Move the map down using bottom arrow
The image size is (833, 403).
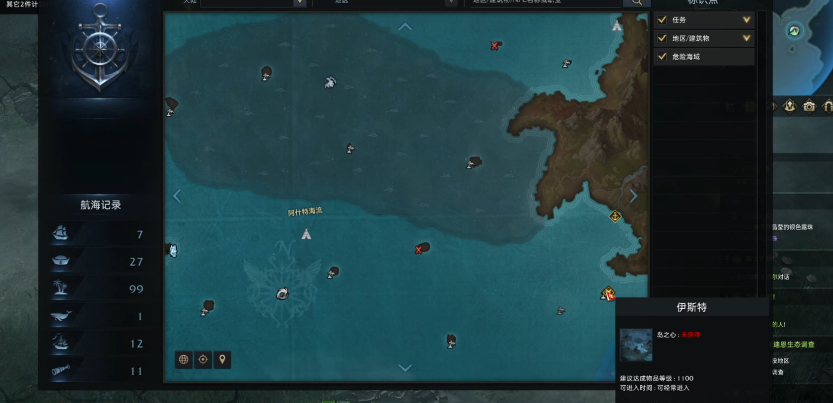[405, 367]
